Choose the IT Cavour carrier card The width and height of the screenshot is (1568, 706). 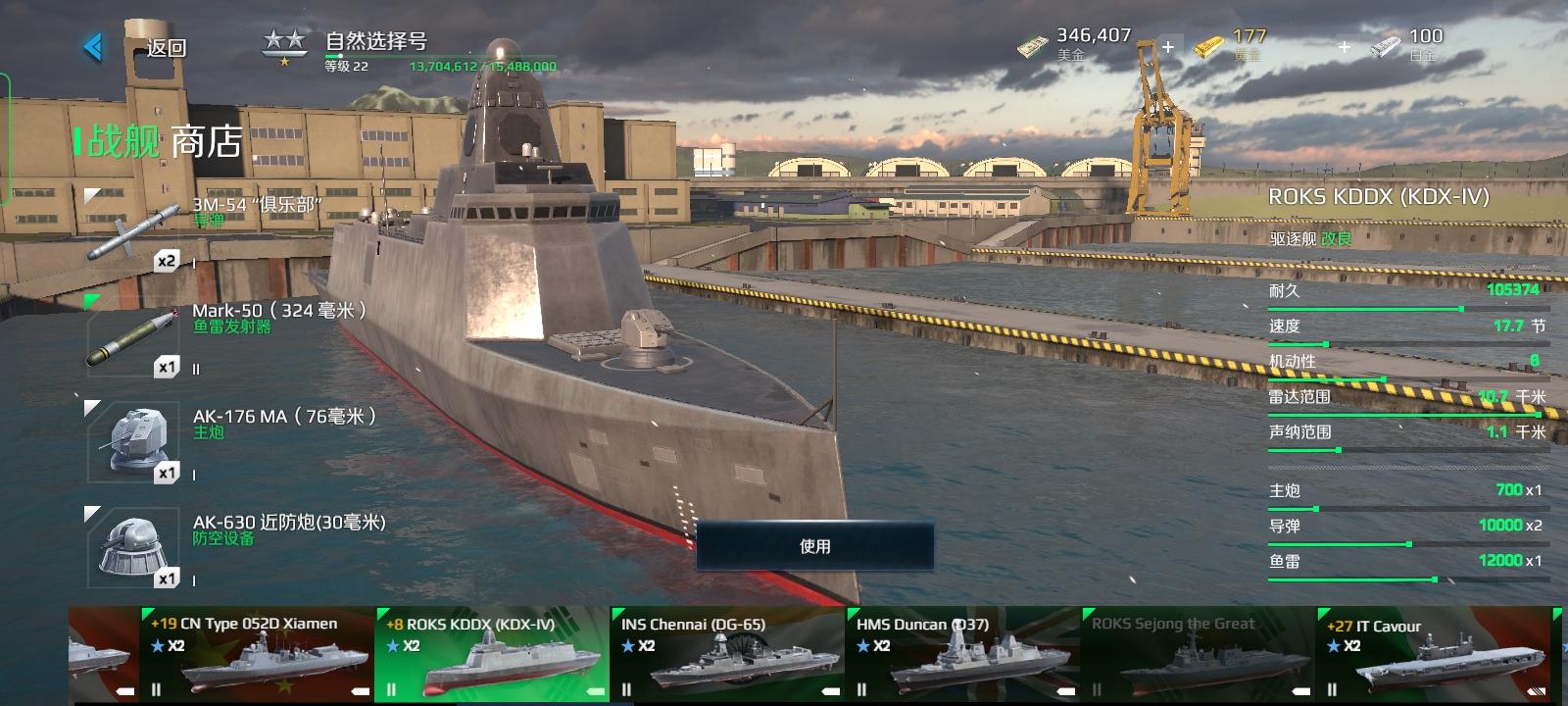pyautogui.click(x=1432, y=655)
